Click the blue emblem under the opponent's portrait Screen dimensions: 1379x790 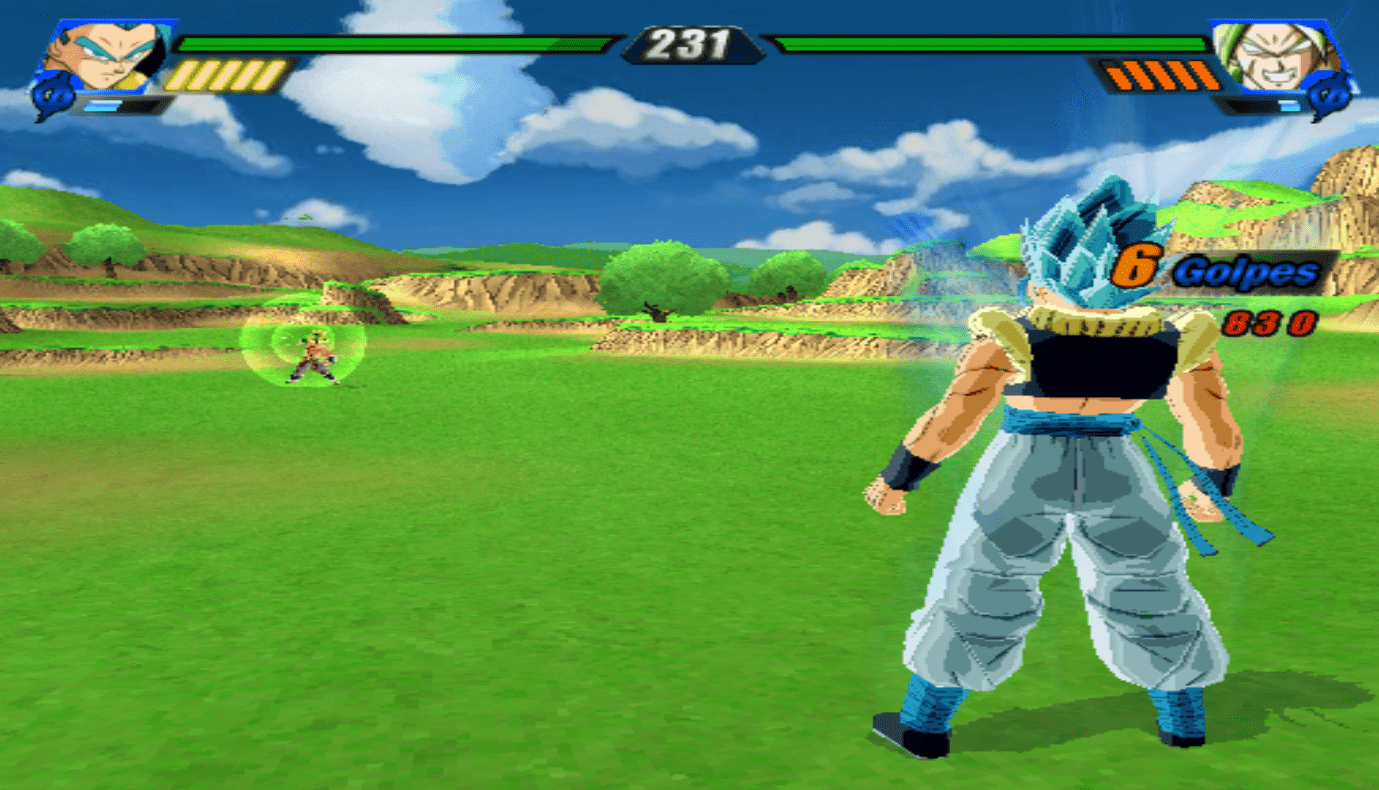tap(1330, 99)
